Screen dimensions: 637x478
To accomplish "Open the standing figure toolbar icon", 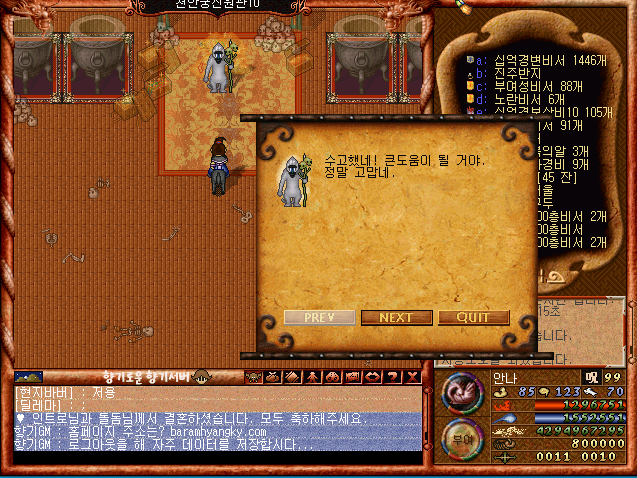I will pyautogui.click(x=314, y=376).
